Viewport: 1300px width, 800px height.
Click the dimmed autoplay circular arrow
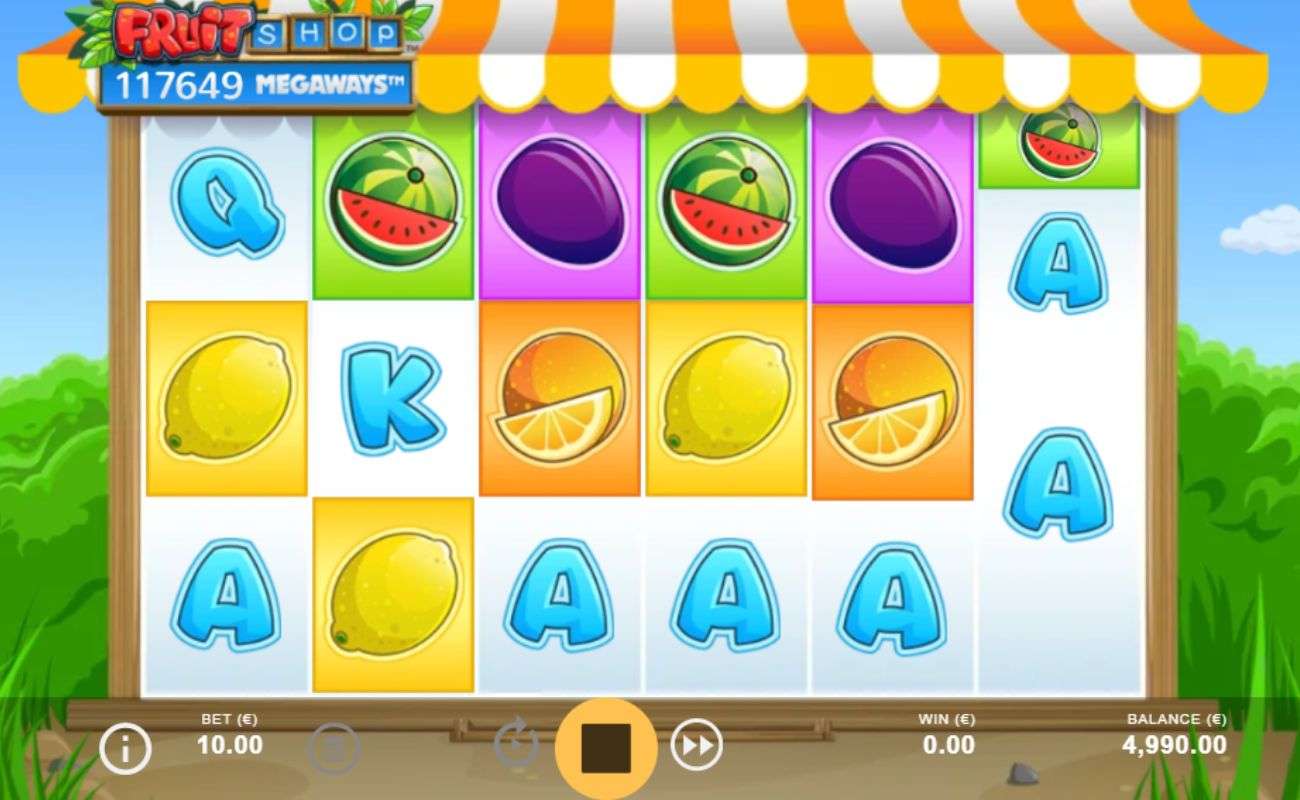point(516,746)
